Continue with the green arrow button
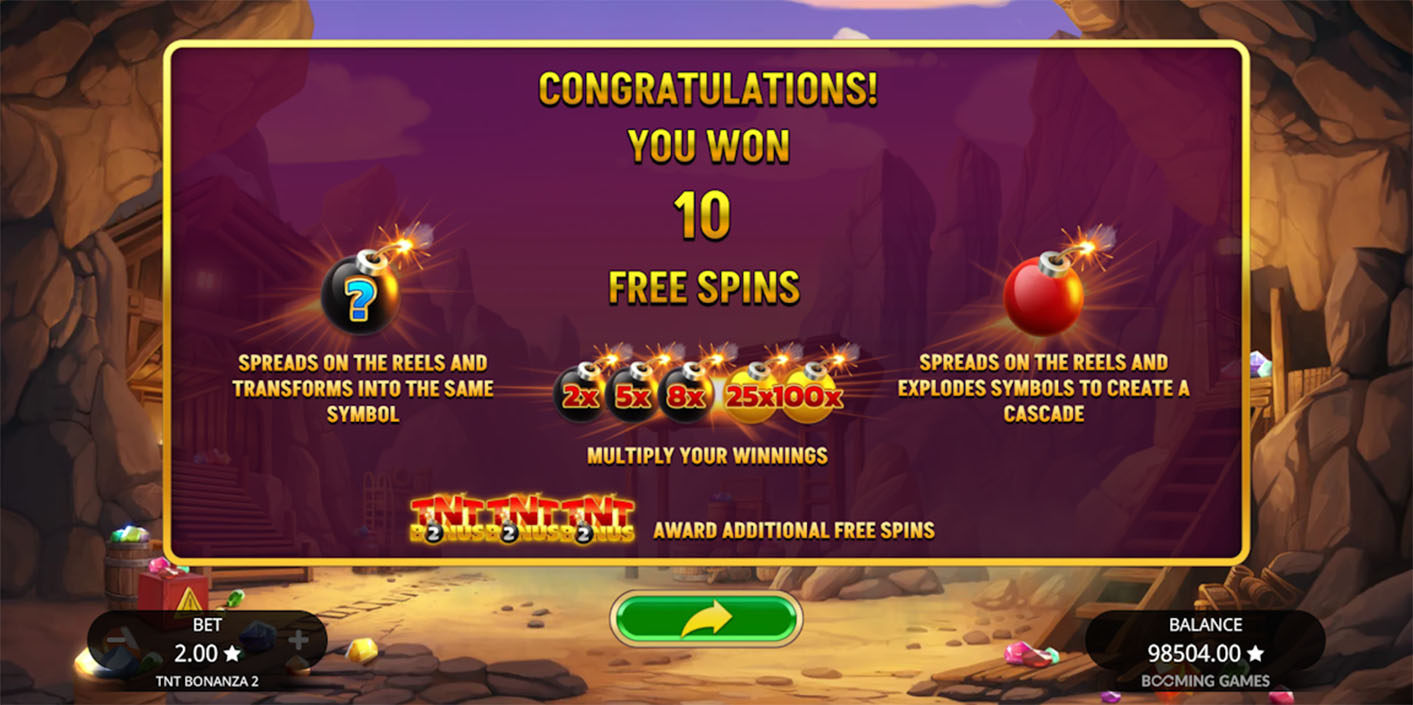 tap(705, 619)
